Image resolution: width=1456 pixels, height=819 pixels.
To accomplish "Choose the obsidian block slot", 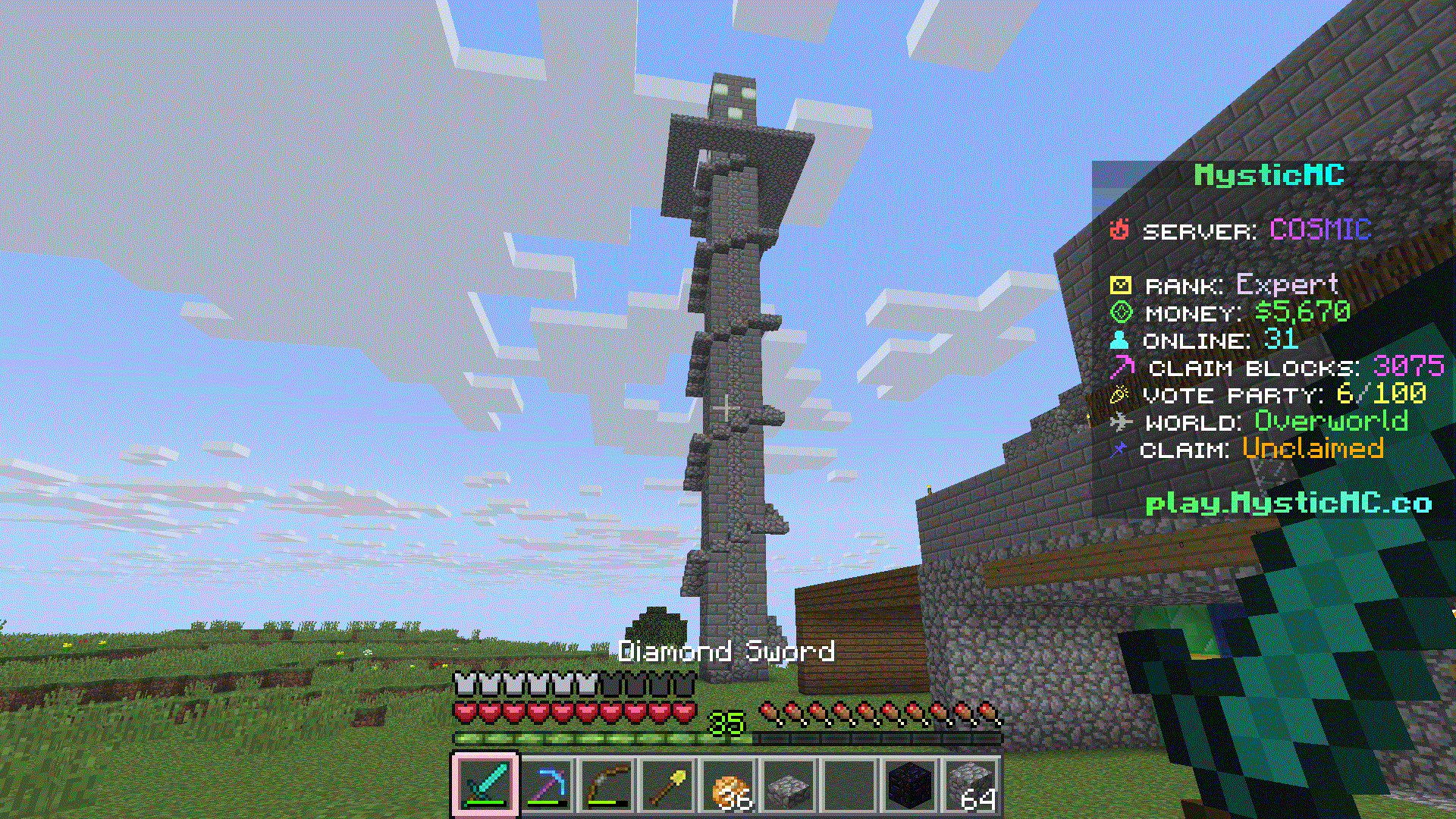I will pos(910,785).
